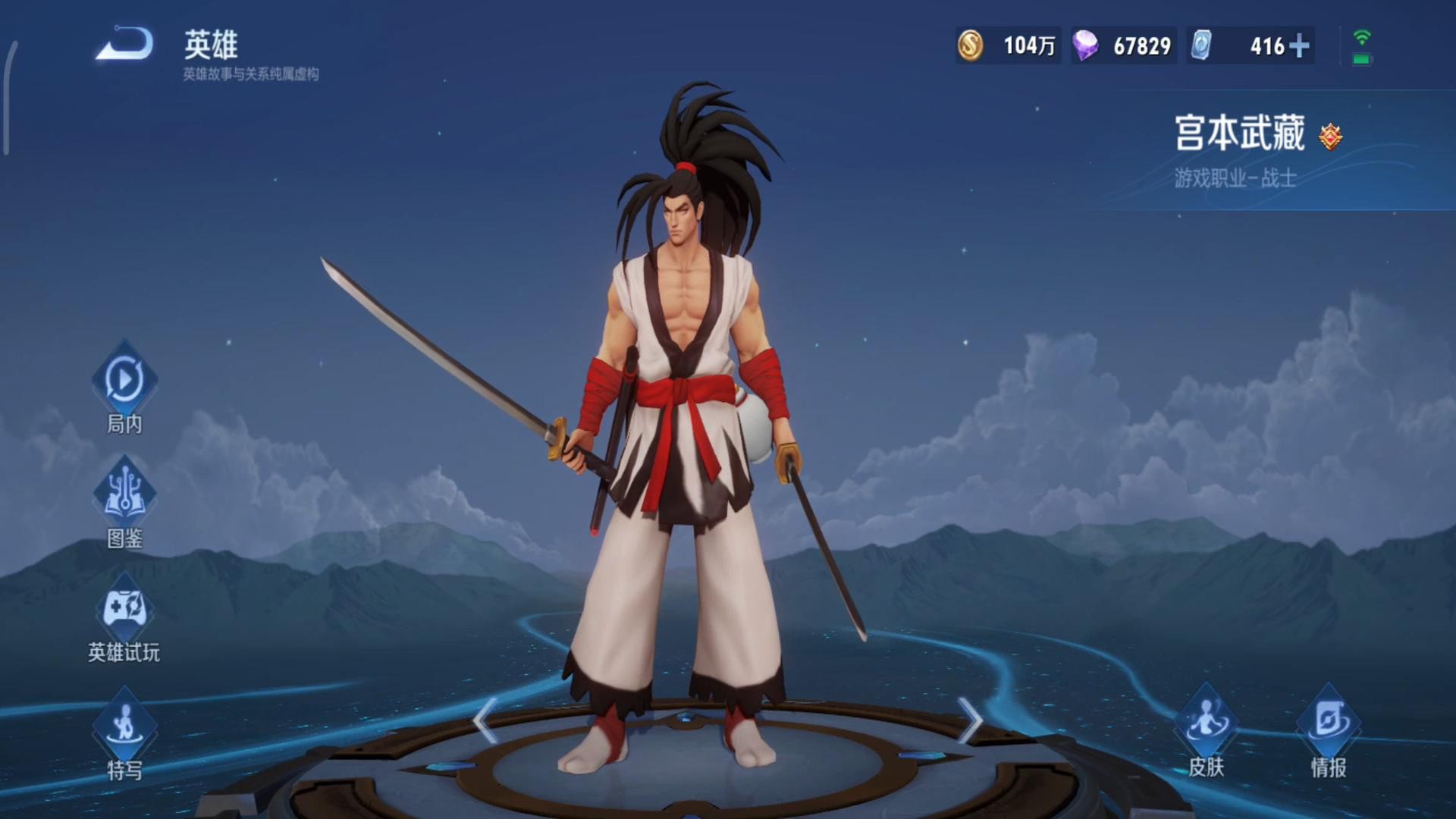Image resolution: width=1456 pixels, height=819 pixels.
Task: Add more vouchers with the plus button
Action: 1299,46
